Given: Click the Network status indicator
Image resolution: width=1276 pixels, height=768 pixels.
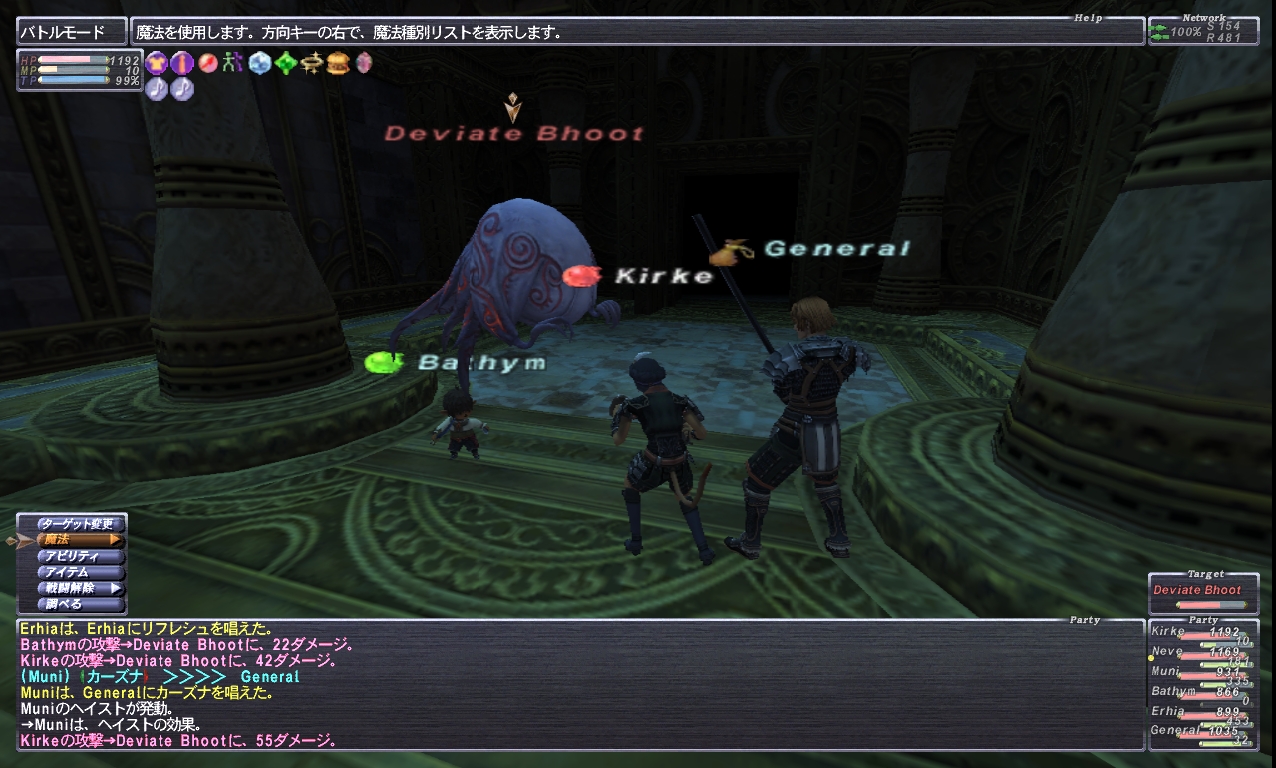Looking at the screenshot, I should pyautogui.click(x=1203, y=30).
